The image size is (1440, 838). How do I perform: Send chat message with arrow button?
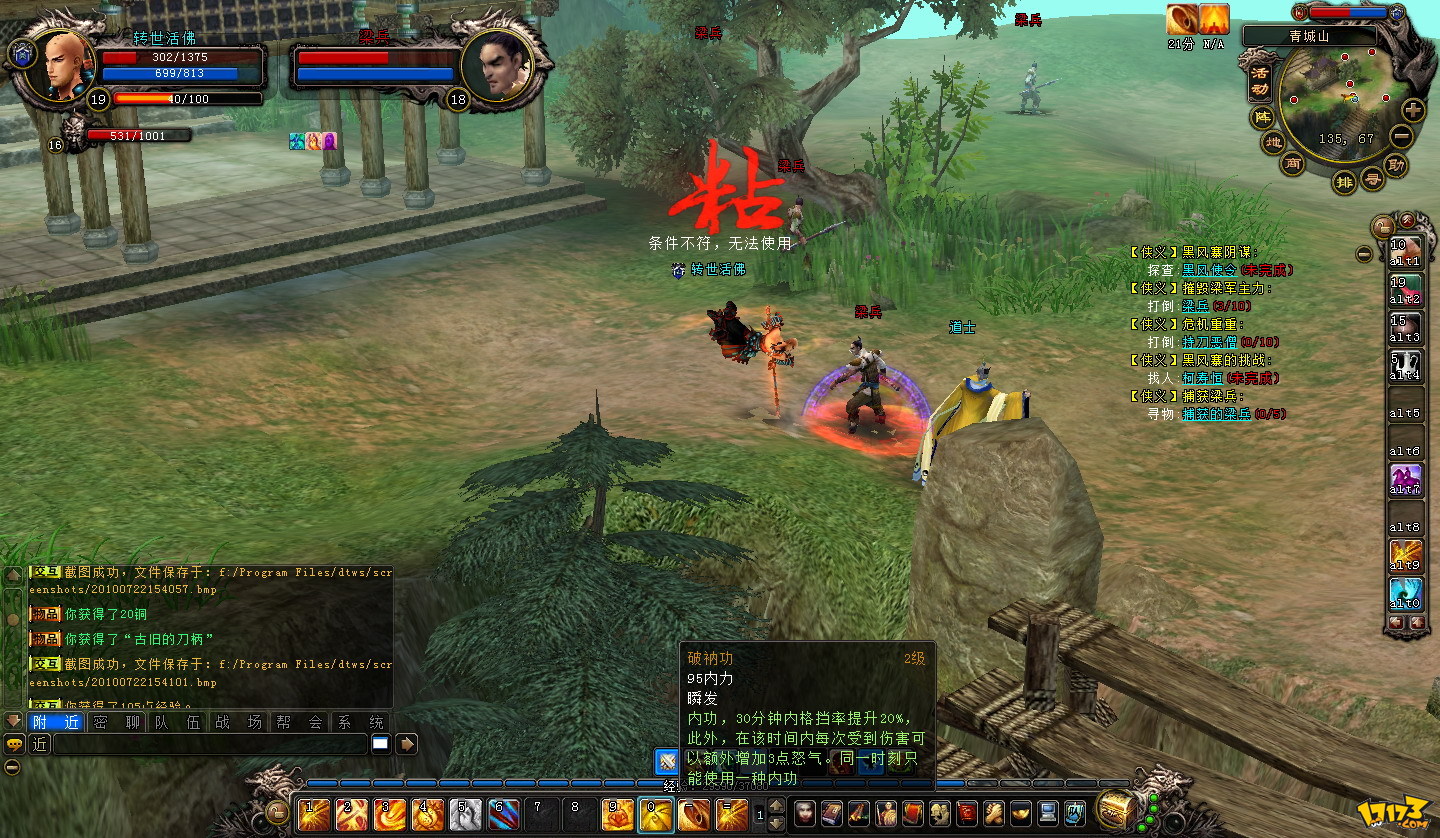407,744
